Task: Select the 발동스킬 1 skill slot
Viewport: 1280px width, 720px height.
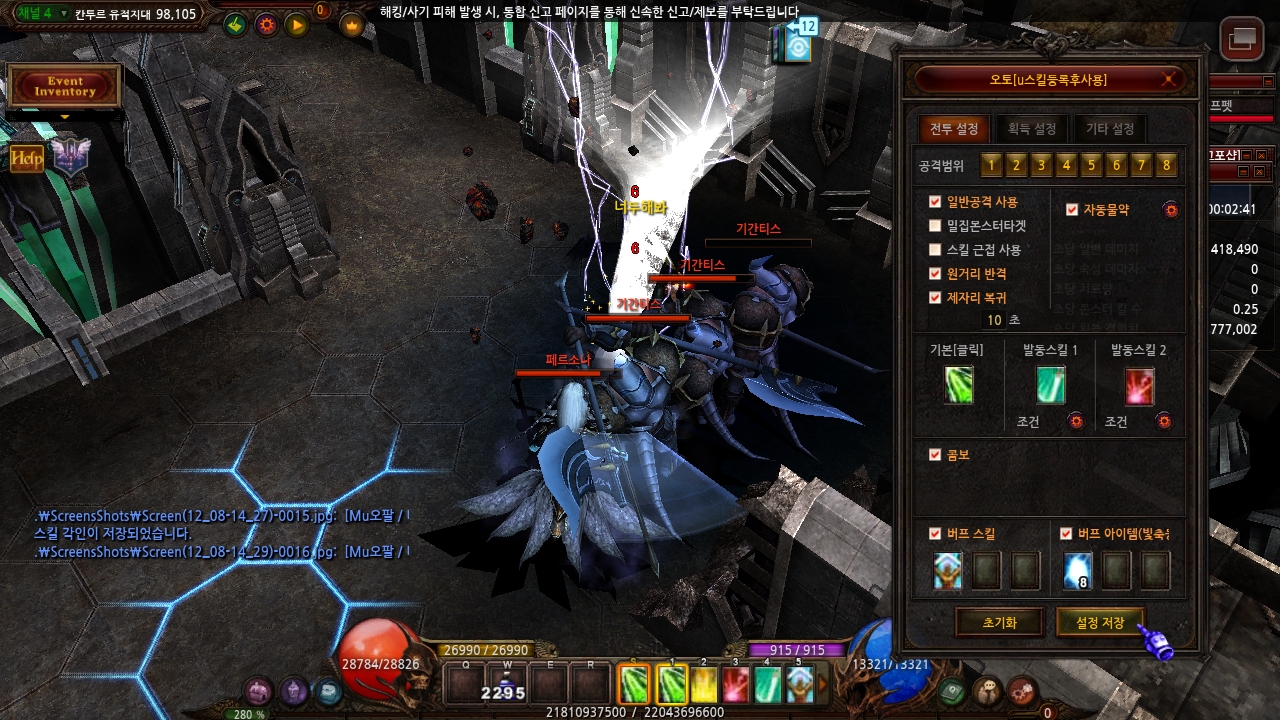Action: pos(1050,386)
